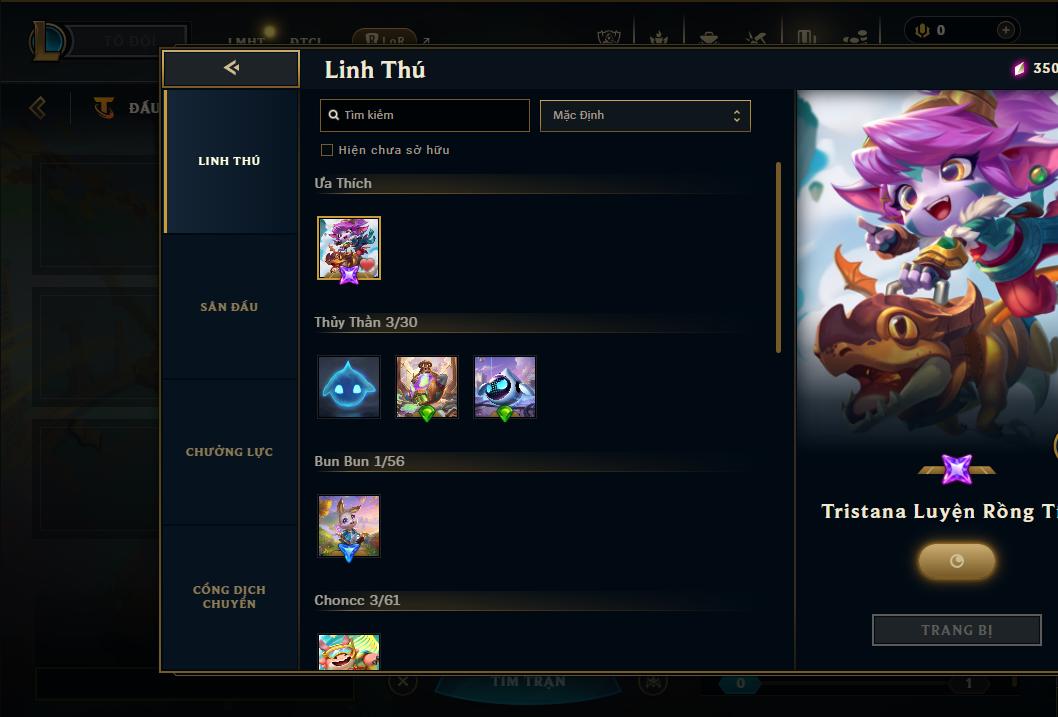The image size is (1058, 717).
Task: Choose the blue Thủy Thần water sprite
Action: click(349, 387)
